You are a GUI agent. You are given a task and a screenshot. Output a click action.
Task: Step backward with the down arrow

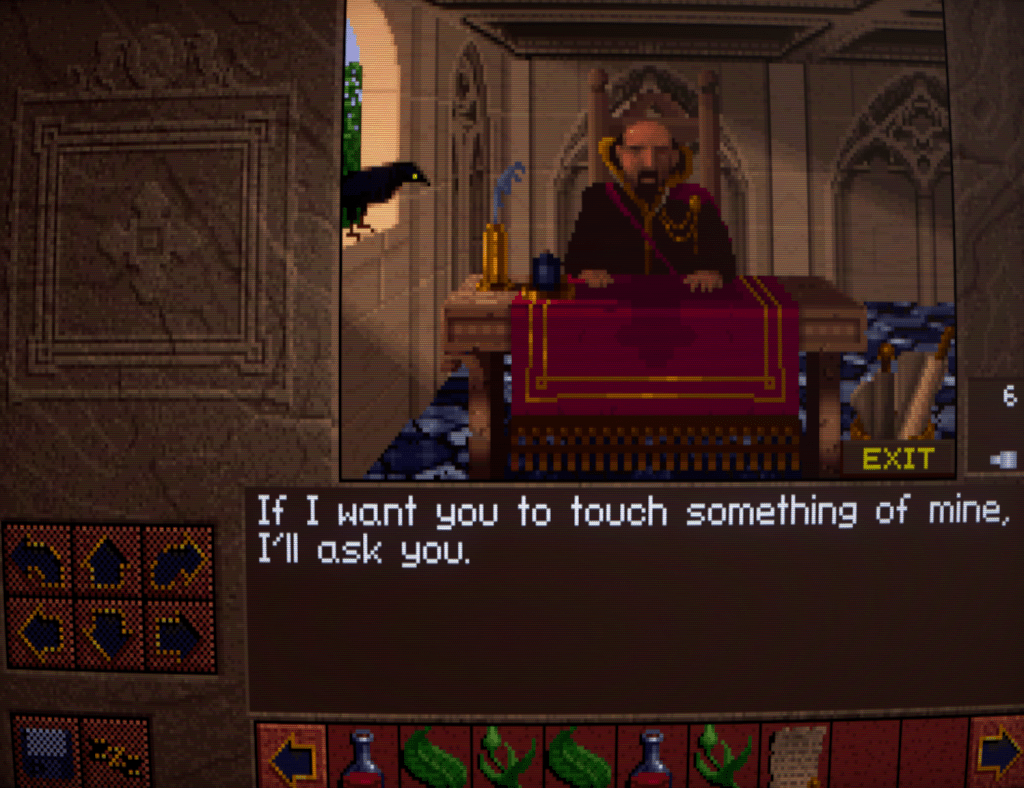(x=109, y=633)
